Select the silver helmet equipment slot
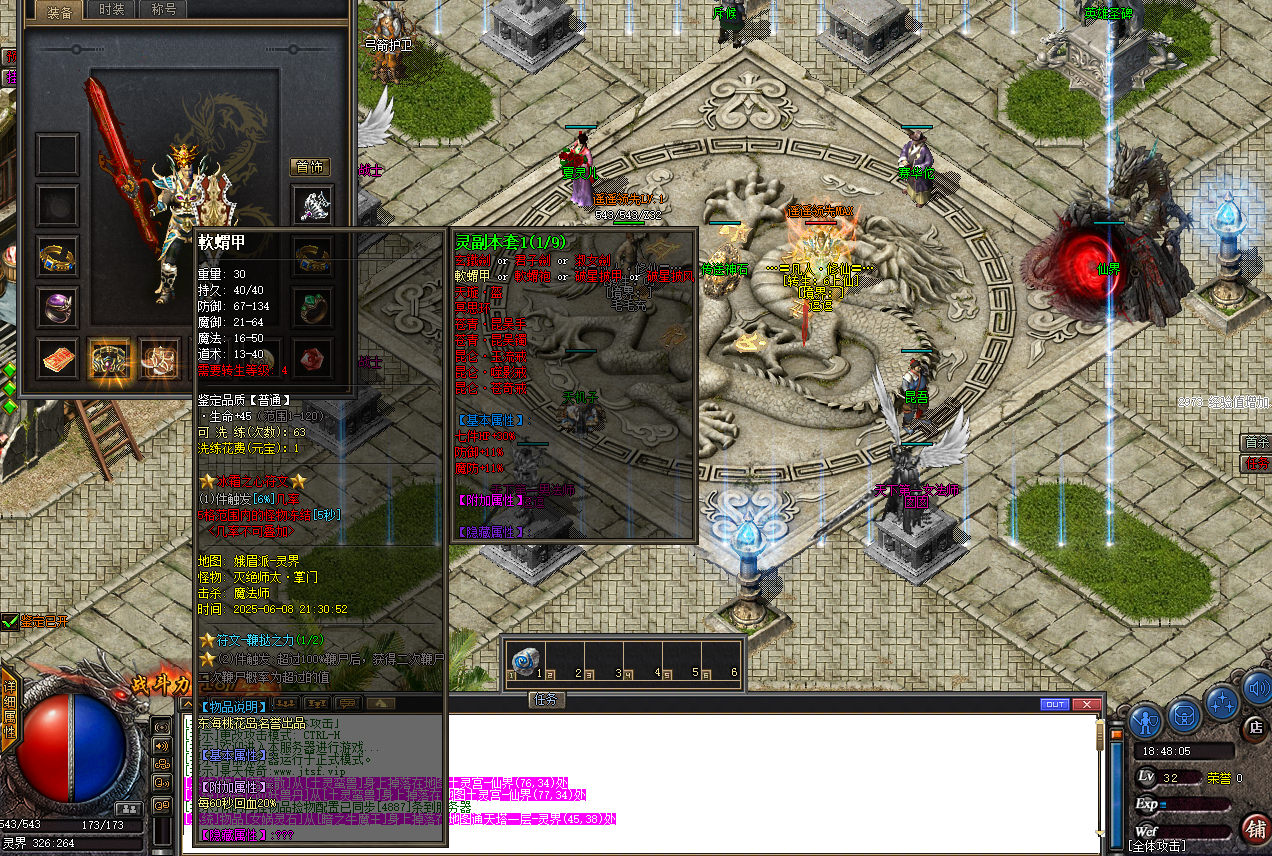 313,205
